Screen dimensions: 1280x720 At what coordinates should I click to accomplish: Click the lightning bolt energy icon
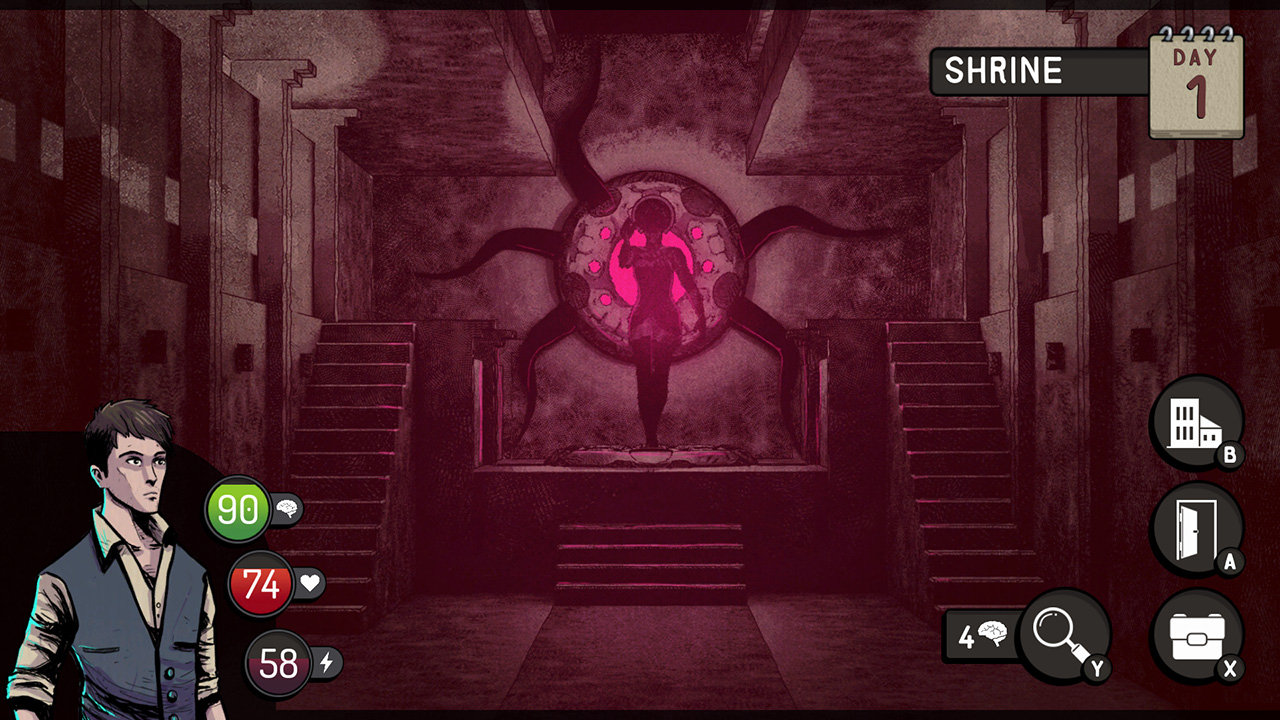point(326,664)
